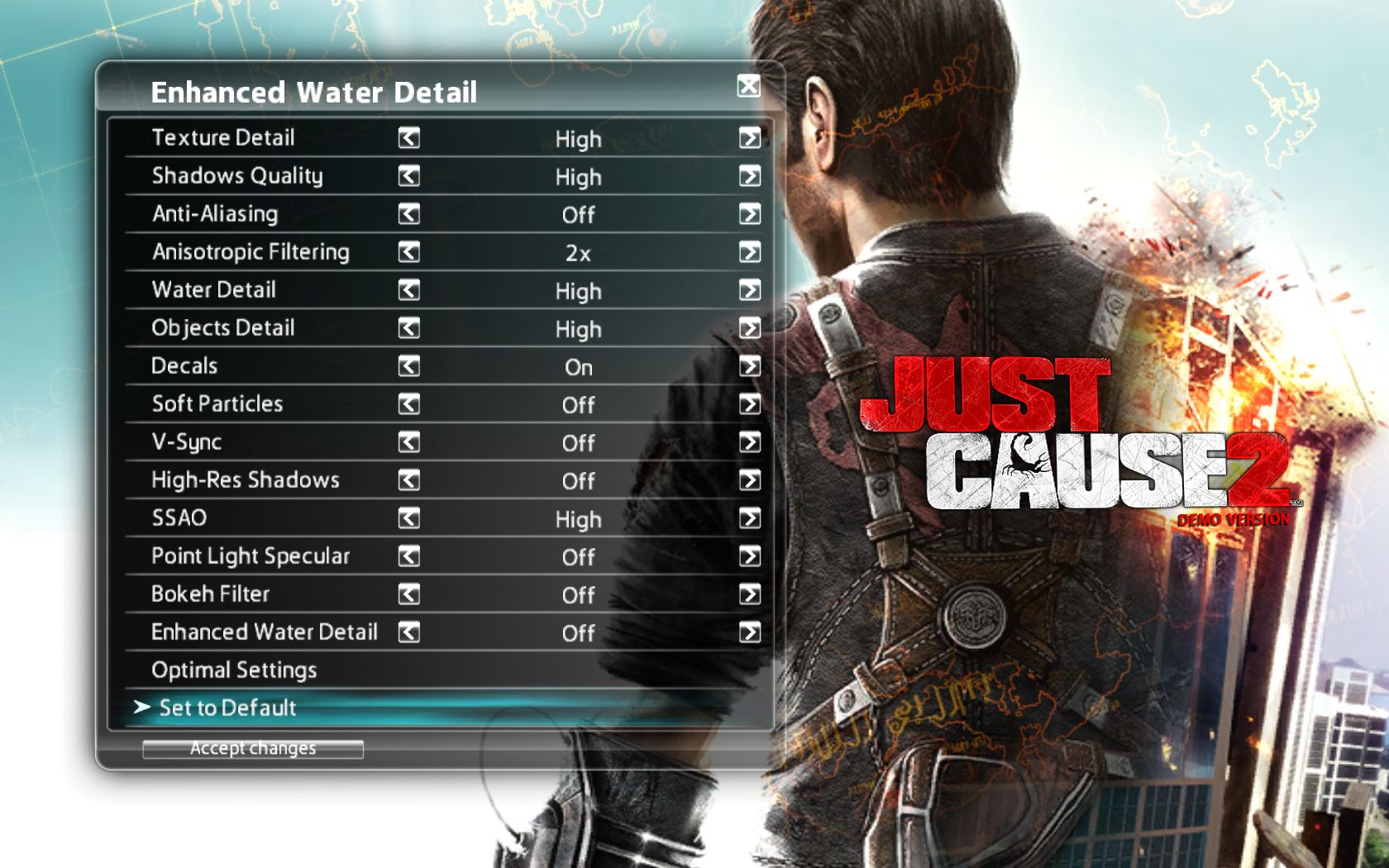1389x868 pixels.
Task: Click left arrow next to Texture Detail
Action: [x=409, y=138]
